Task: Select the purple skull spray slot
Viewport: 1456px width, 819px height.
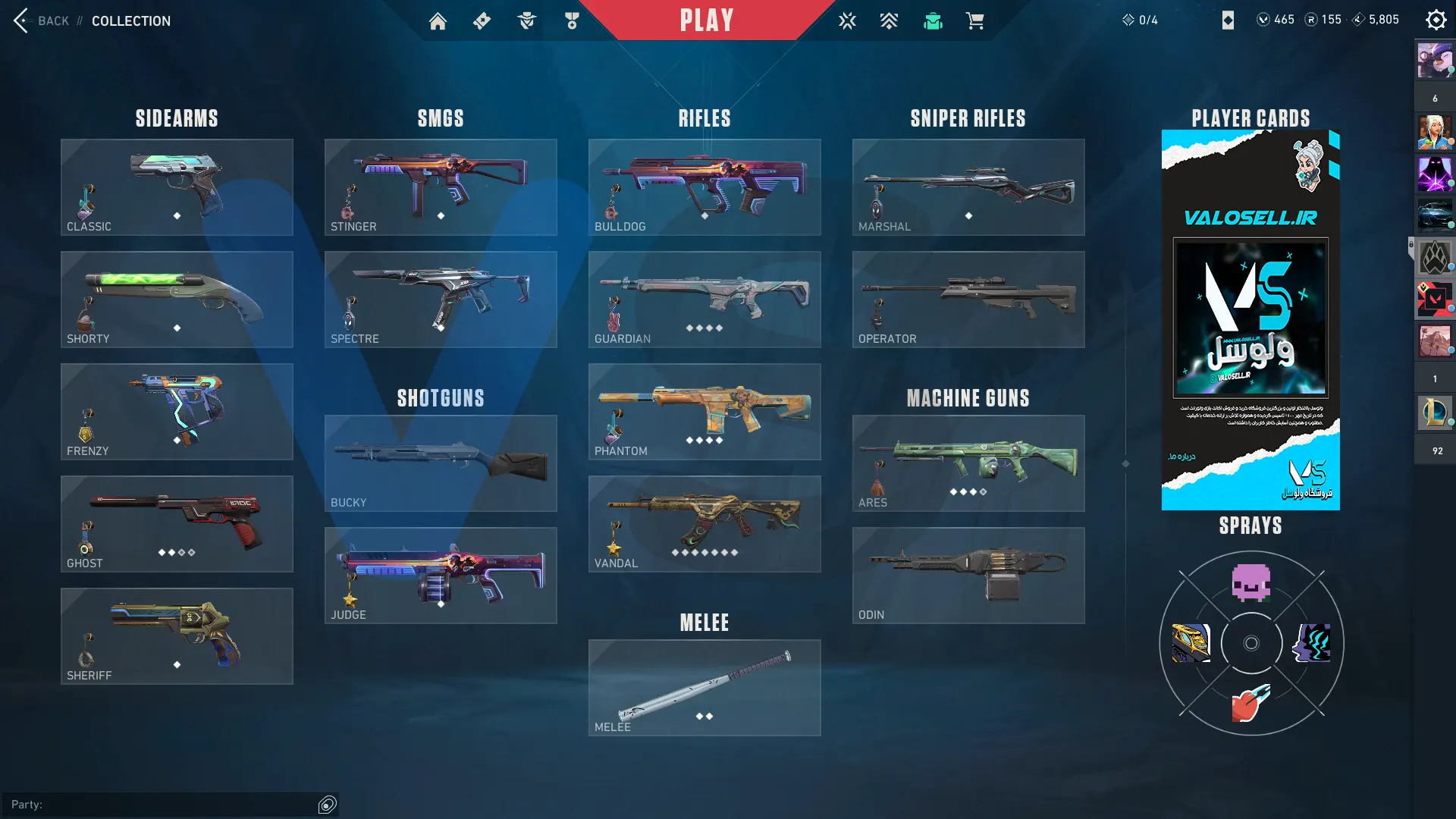Action: click(1251, 583)
